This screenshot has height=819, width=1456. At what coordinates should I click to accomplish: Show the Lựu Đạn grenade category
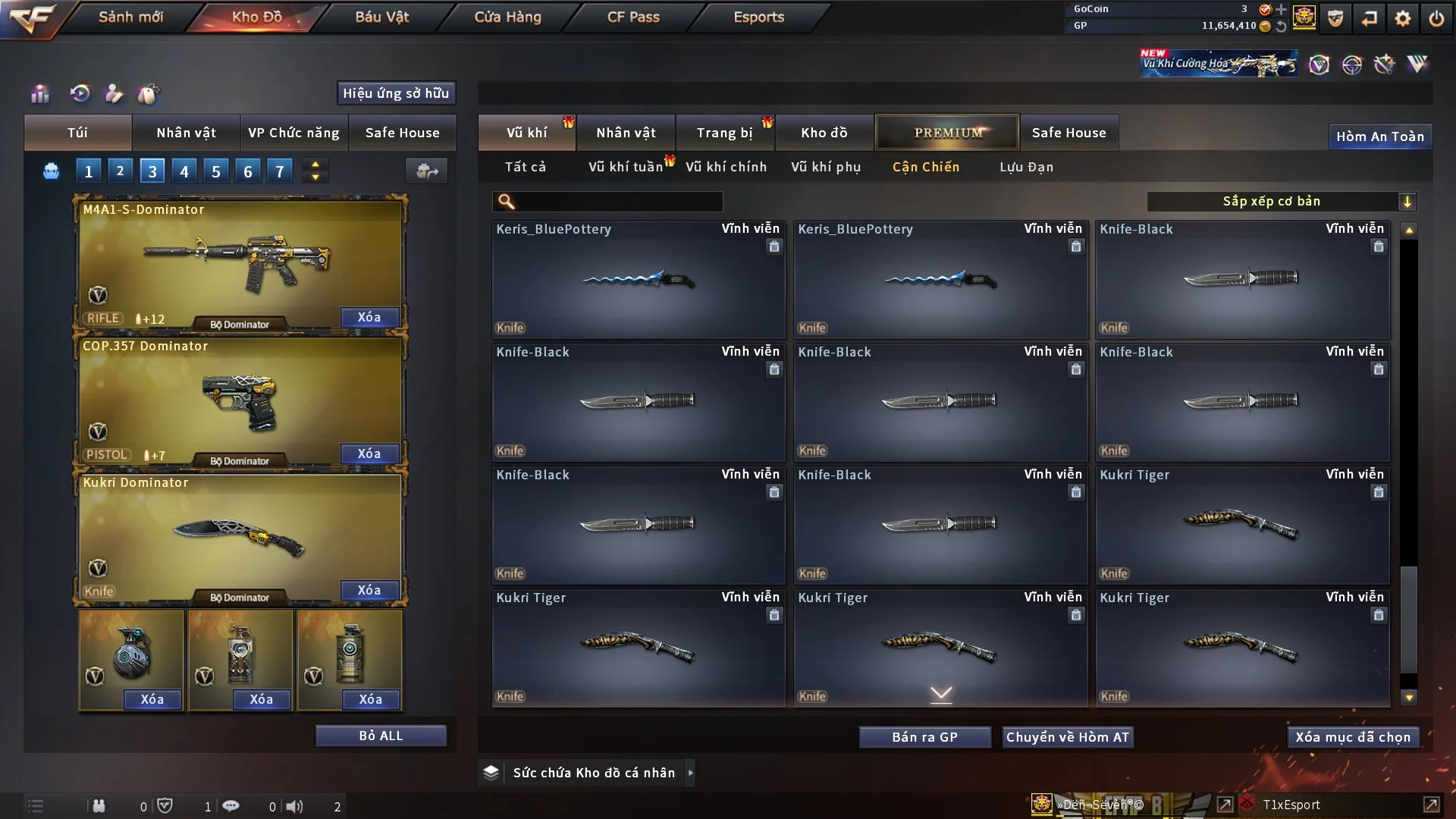pos(1026,167)
